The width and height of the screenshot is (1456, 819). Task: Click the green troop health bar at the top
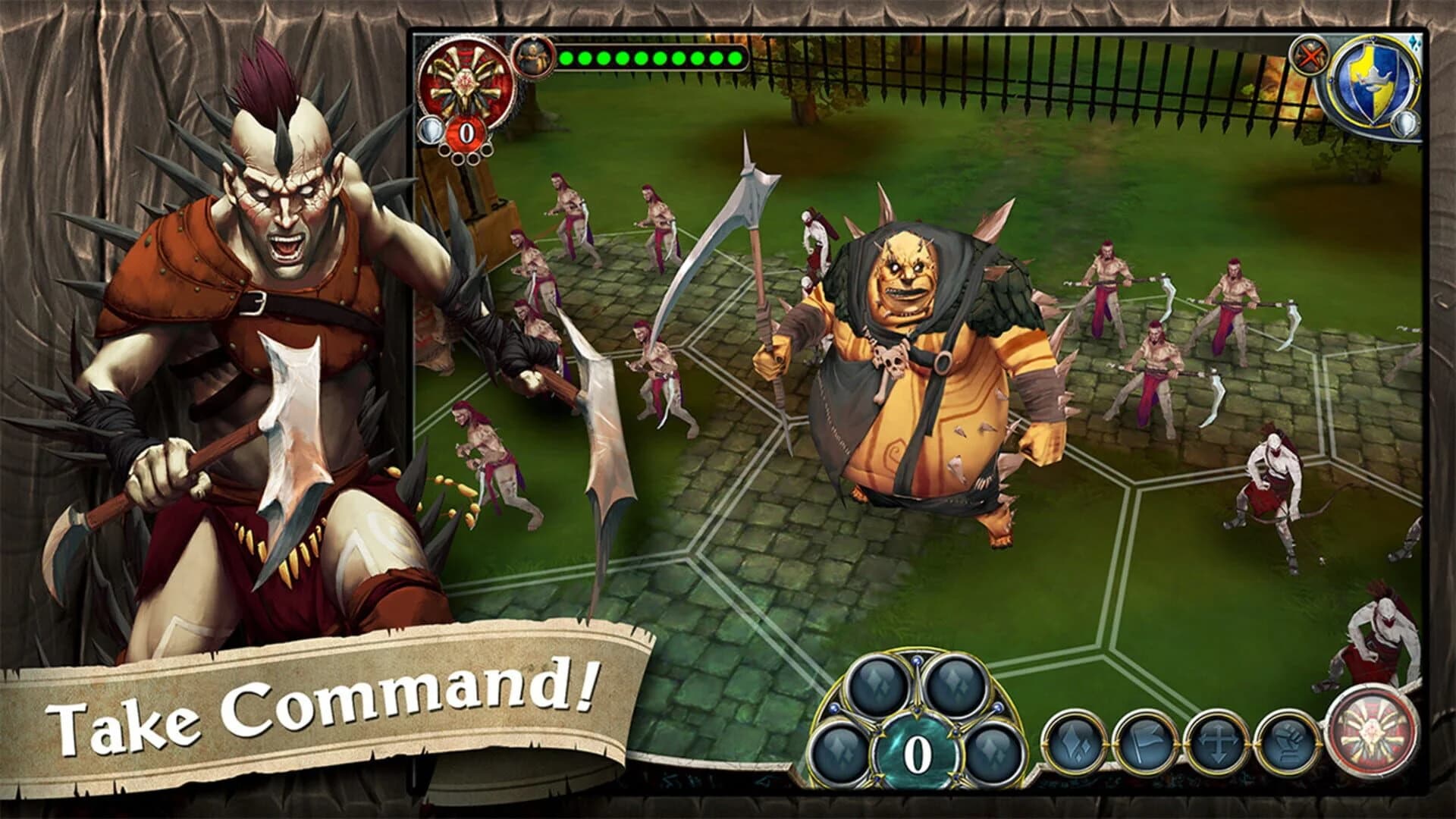[x=652, y=58]
